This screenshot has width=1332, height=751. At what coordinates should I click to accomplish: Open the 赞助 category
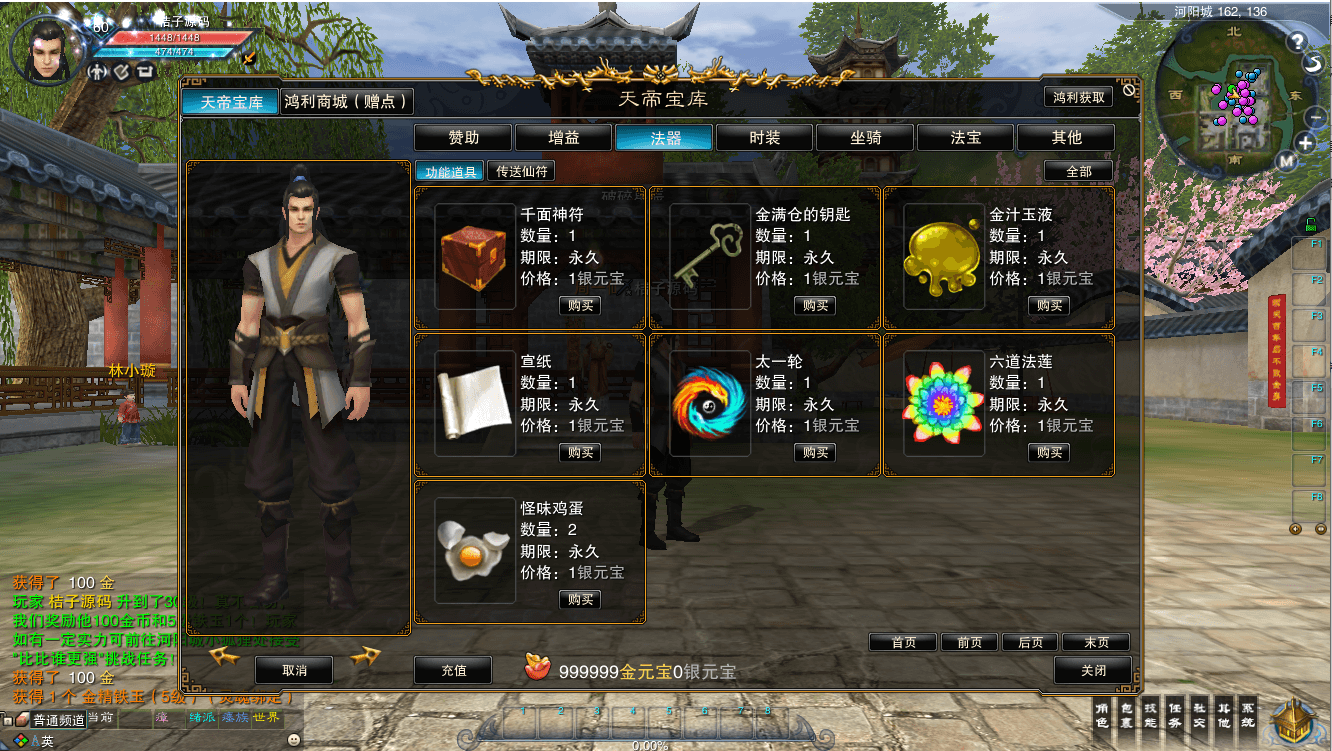pos(463,138)
